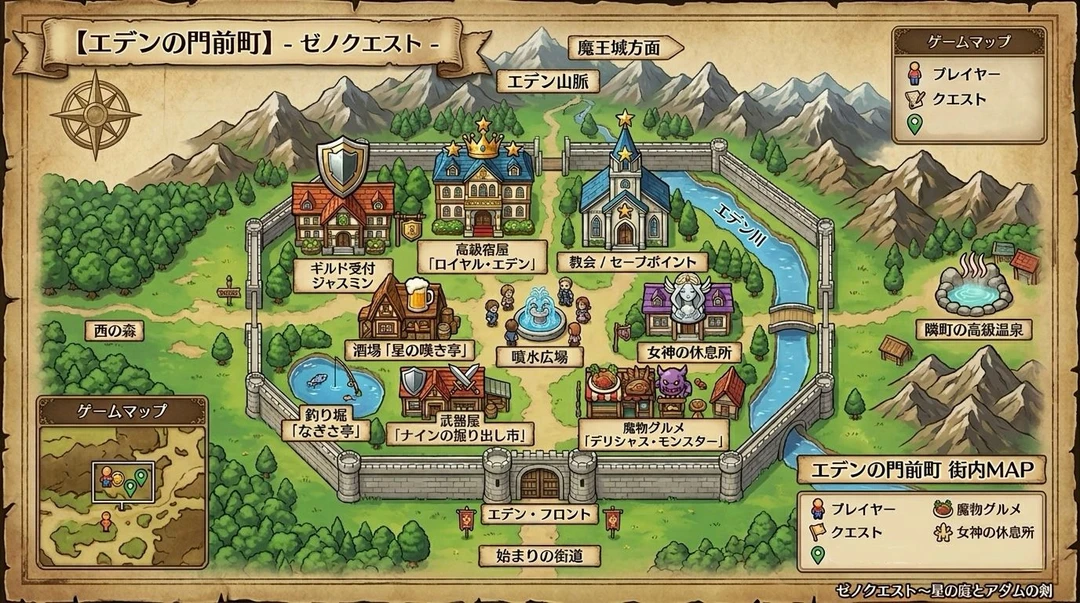Click the エデン山脈 label
This screenshot has width=1080, height=603.
(547, 81)
